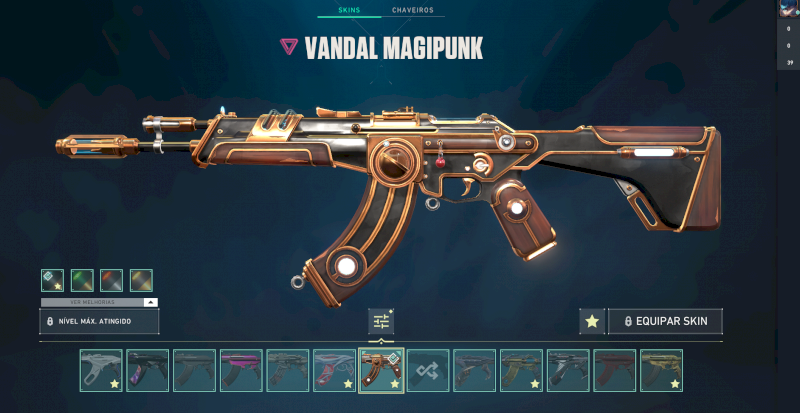Select the dark red Vandal skin thumbnail
Viewport: 800px width, 413px height.
(x=614, y=370)
